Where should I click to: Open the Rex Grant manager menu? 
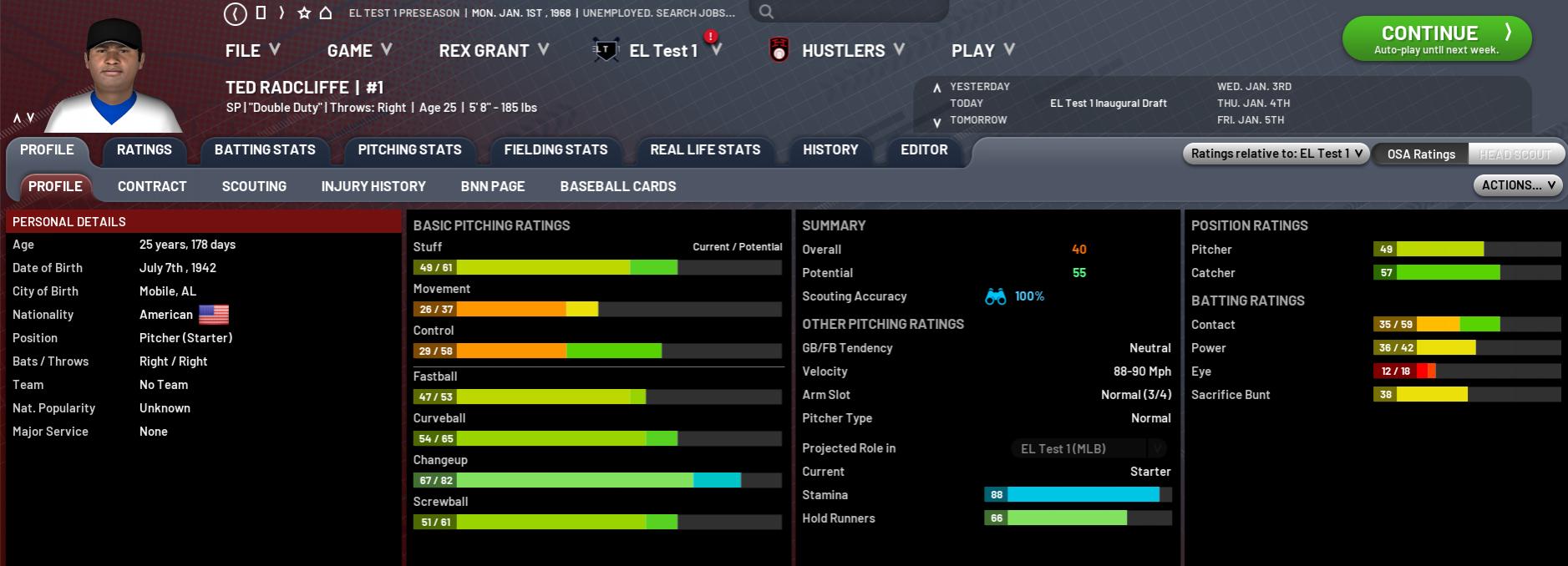point(493,51)
